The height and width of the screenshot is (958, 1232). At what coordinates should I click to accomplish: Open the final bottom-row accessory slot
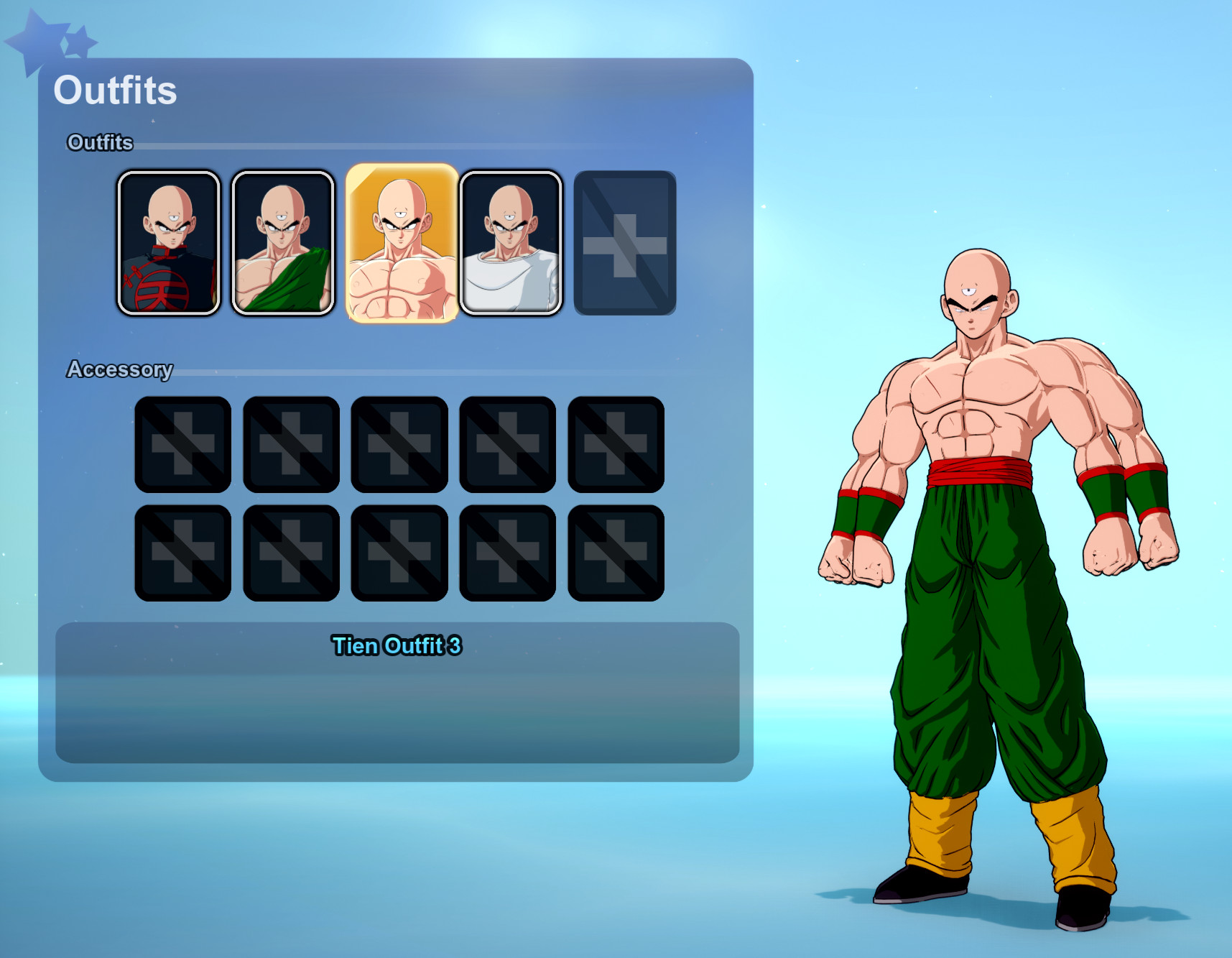[616, 552]
